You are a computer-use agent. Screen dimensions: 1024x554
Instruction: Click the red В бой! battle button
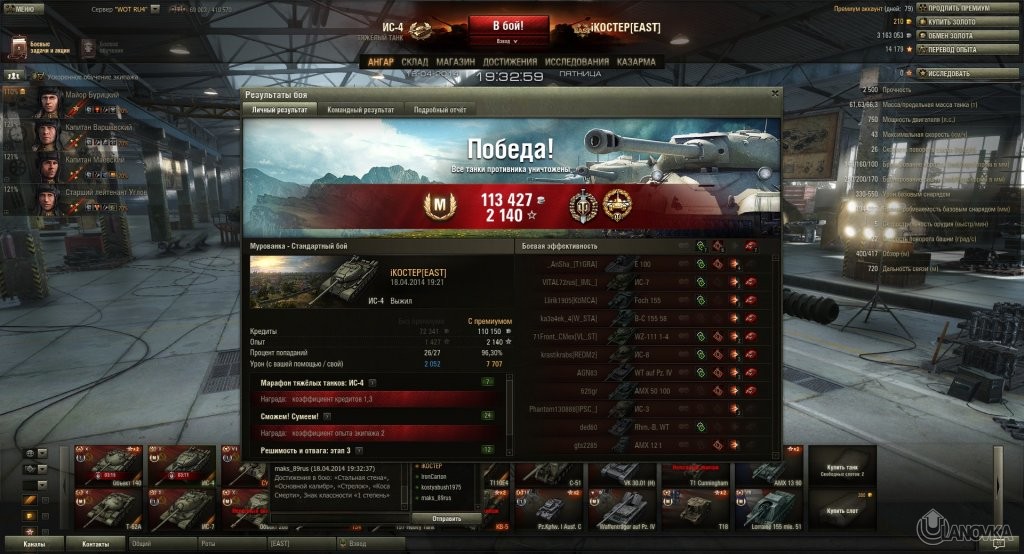(x=508, y=25)
